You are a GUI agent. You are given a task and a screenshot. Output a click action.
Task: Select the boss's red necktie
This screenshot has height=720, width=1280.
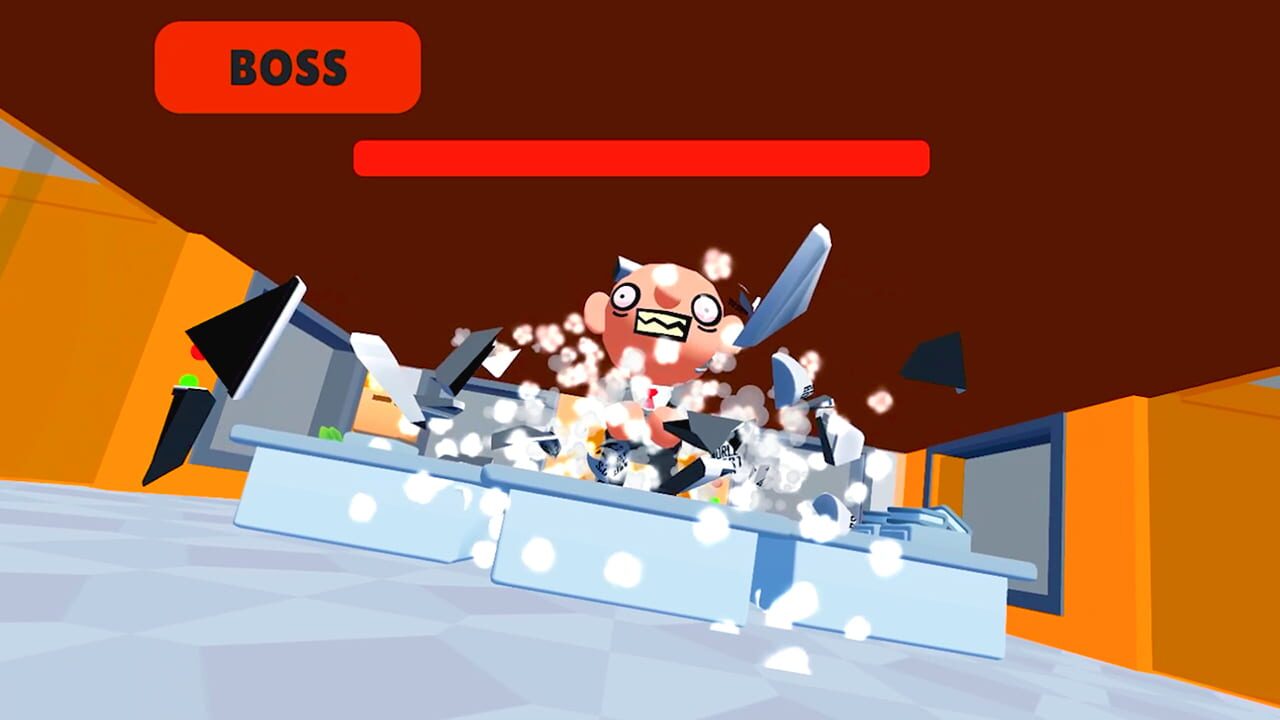pyautogui.click(x=652, y=397)
